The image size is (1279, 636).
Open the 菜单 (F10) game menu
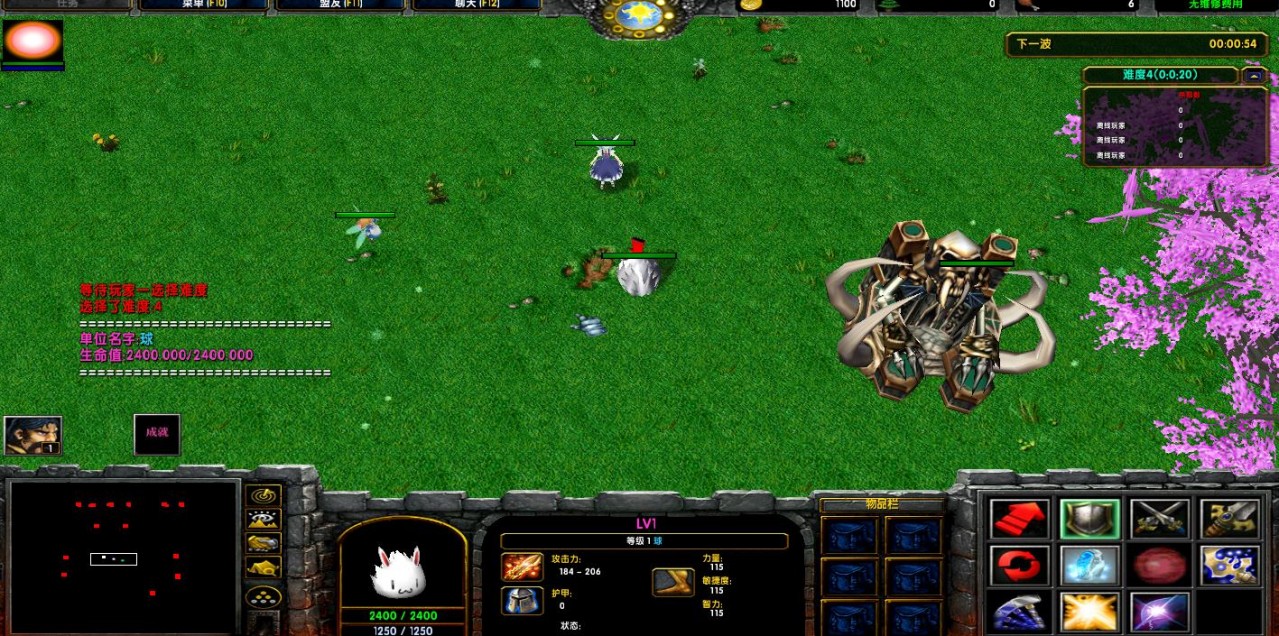pyautogui.click(x=204, y=5)
